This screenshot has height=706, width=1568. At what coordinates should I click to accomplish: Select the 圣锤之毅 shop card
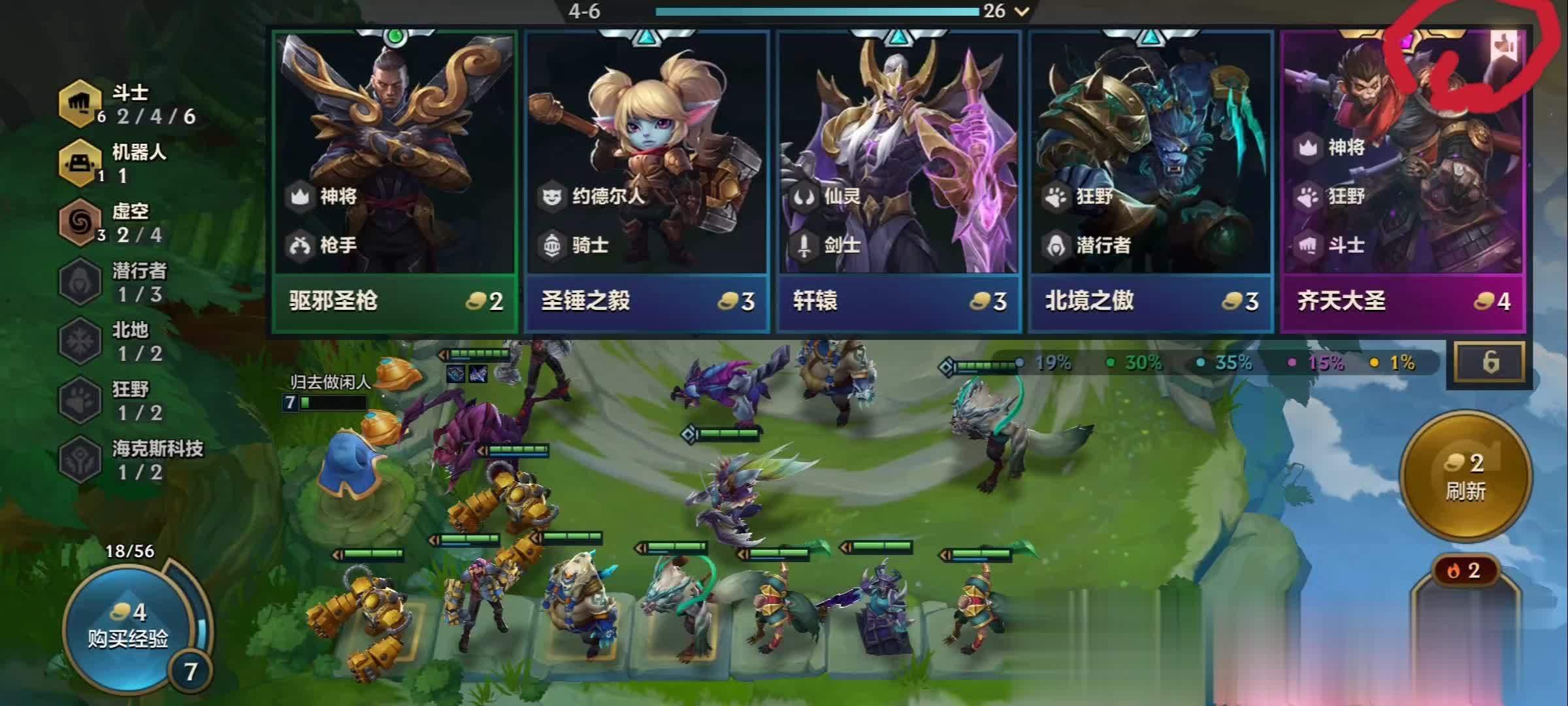point(646,176)
